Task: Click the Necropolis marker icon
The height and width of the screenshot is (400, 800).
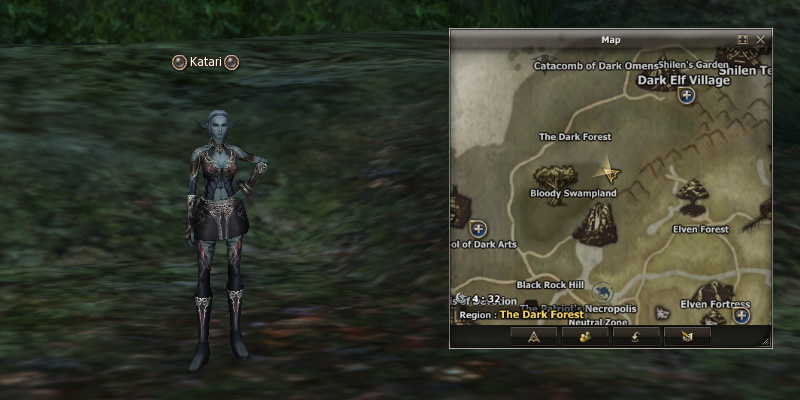Action: tap(602, 293)
